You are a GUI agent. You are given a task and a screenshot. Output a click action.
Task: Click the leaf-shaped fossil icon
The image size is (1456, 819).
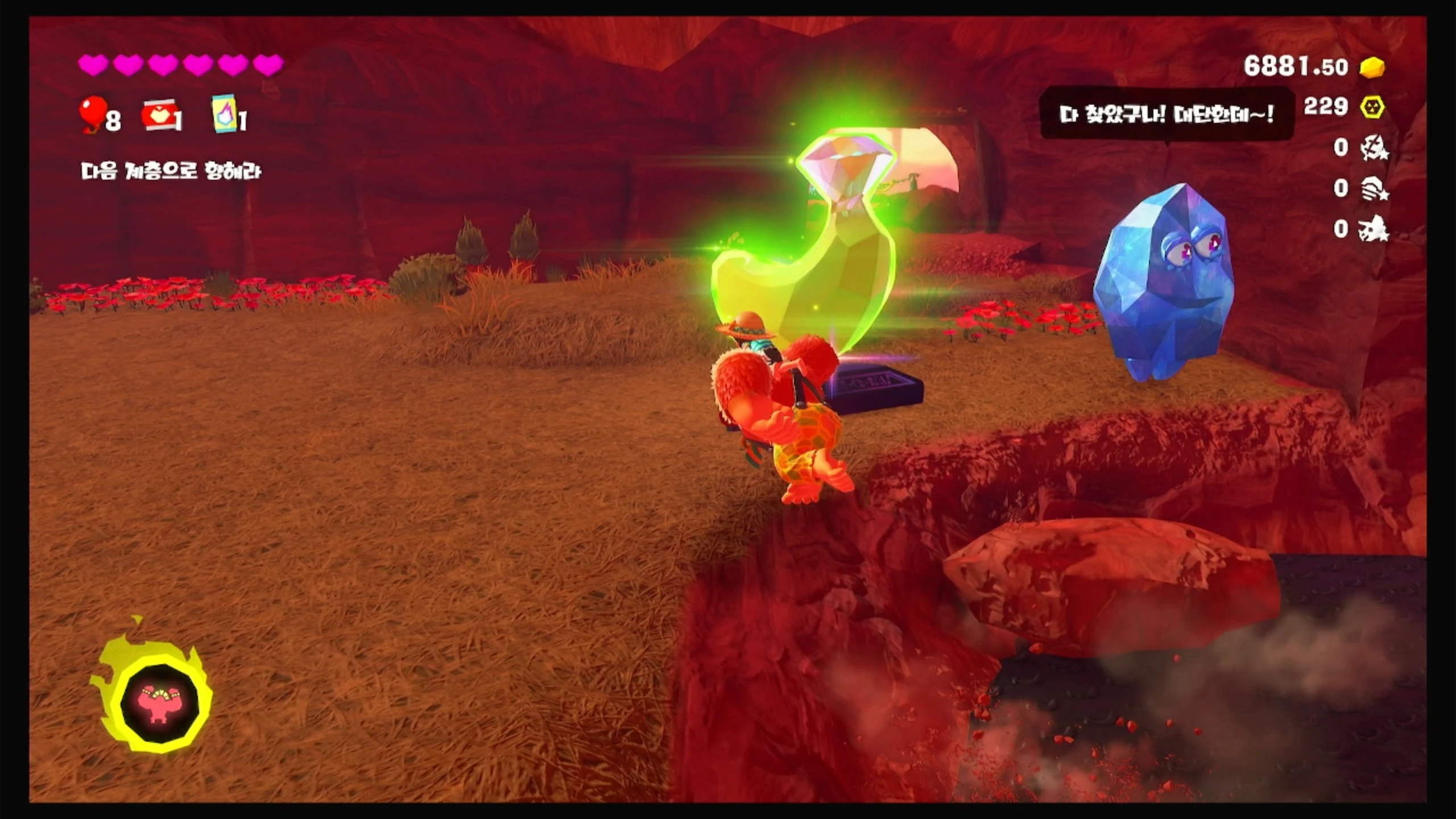1374,148
